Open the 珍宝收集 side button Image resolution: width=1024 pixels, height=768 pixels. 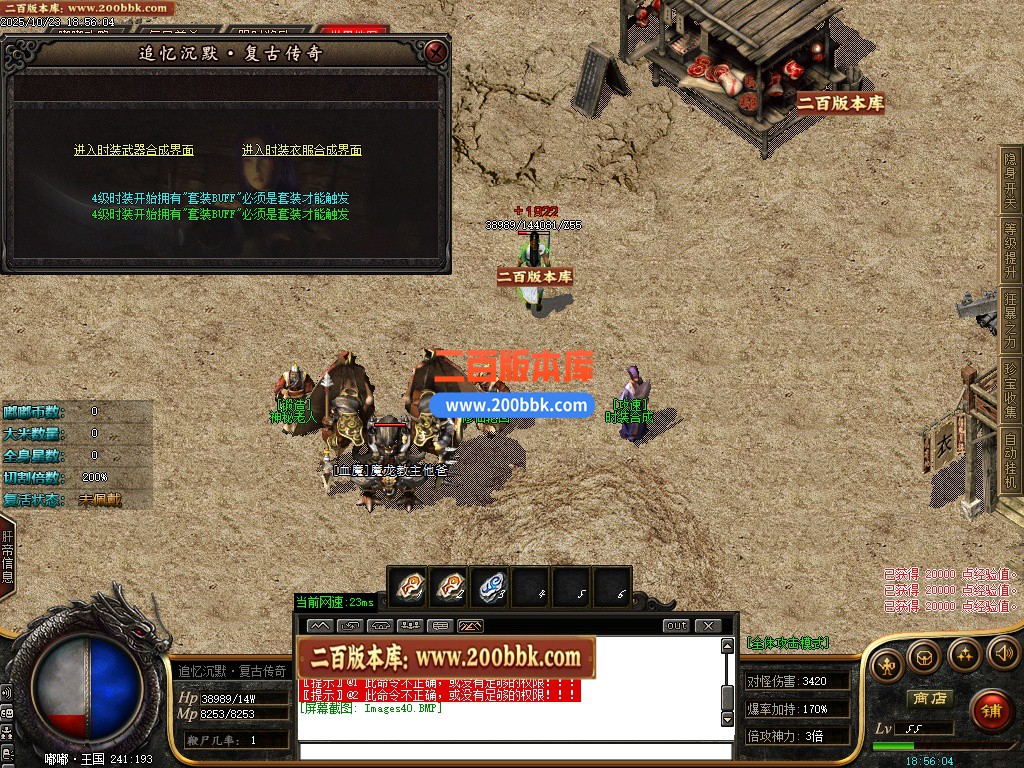coord(1010,390)
